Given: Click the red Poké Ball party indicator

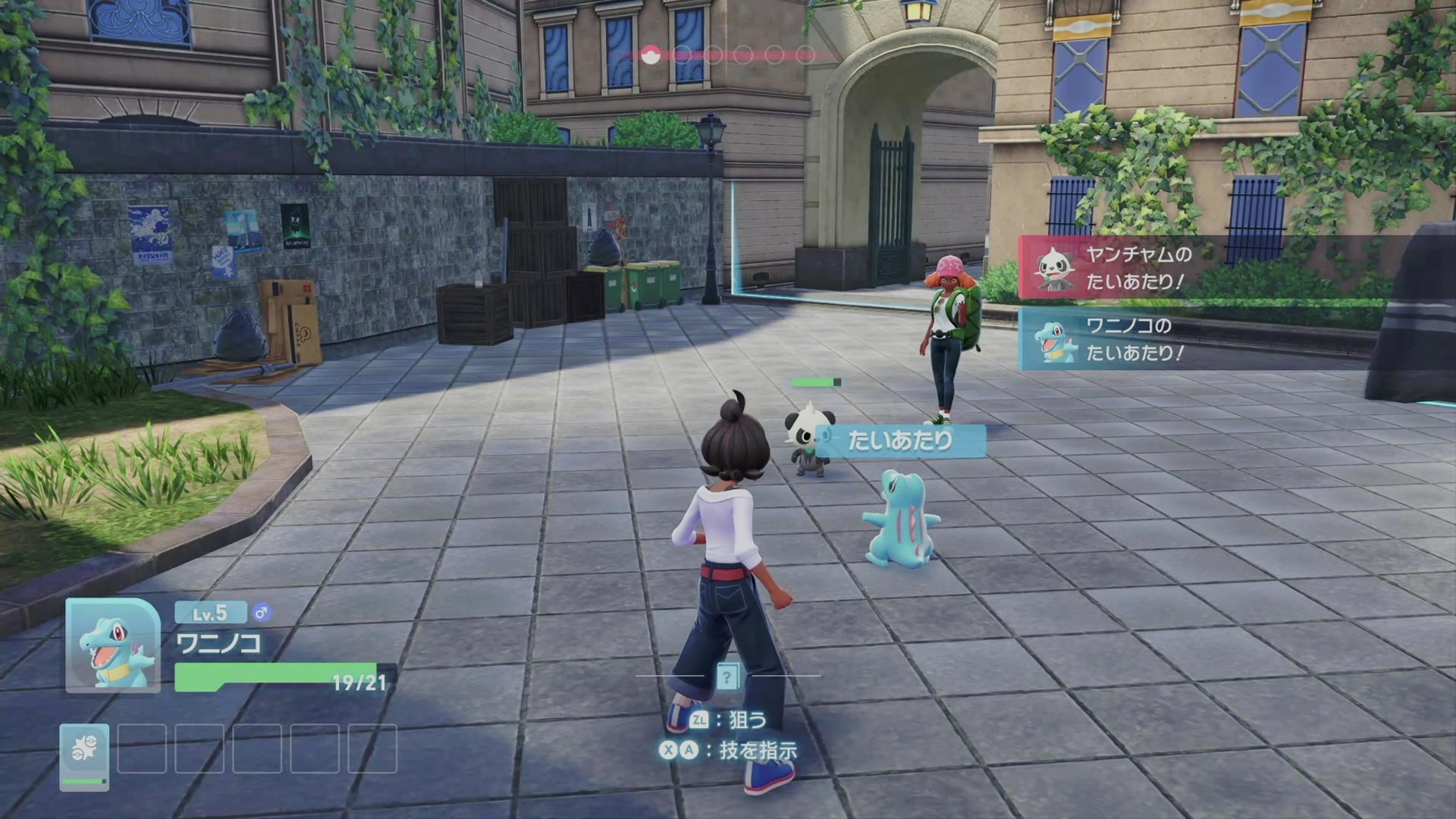Looking at the screenshot, I should [x=650, y=55].
